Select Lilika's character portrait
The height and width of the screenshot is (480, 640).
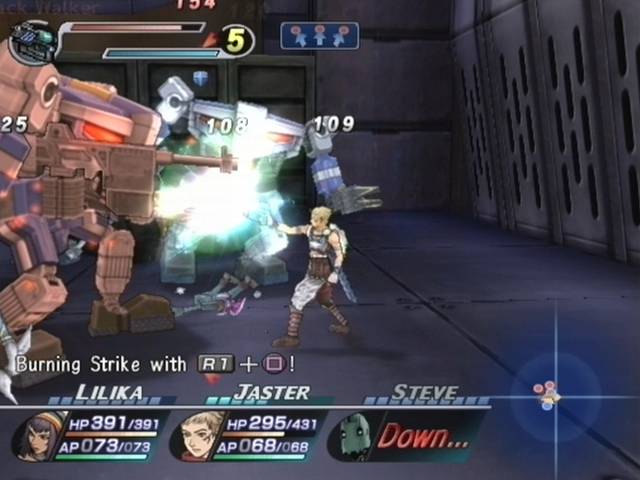coord(37,436)
